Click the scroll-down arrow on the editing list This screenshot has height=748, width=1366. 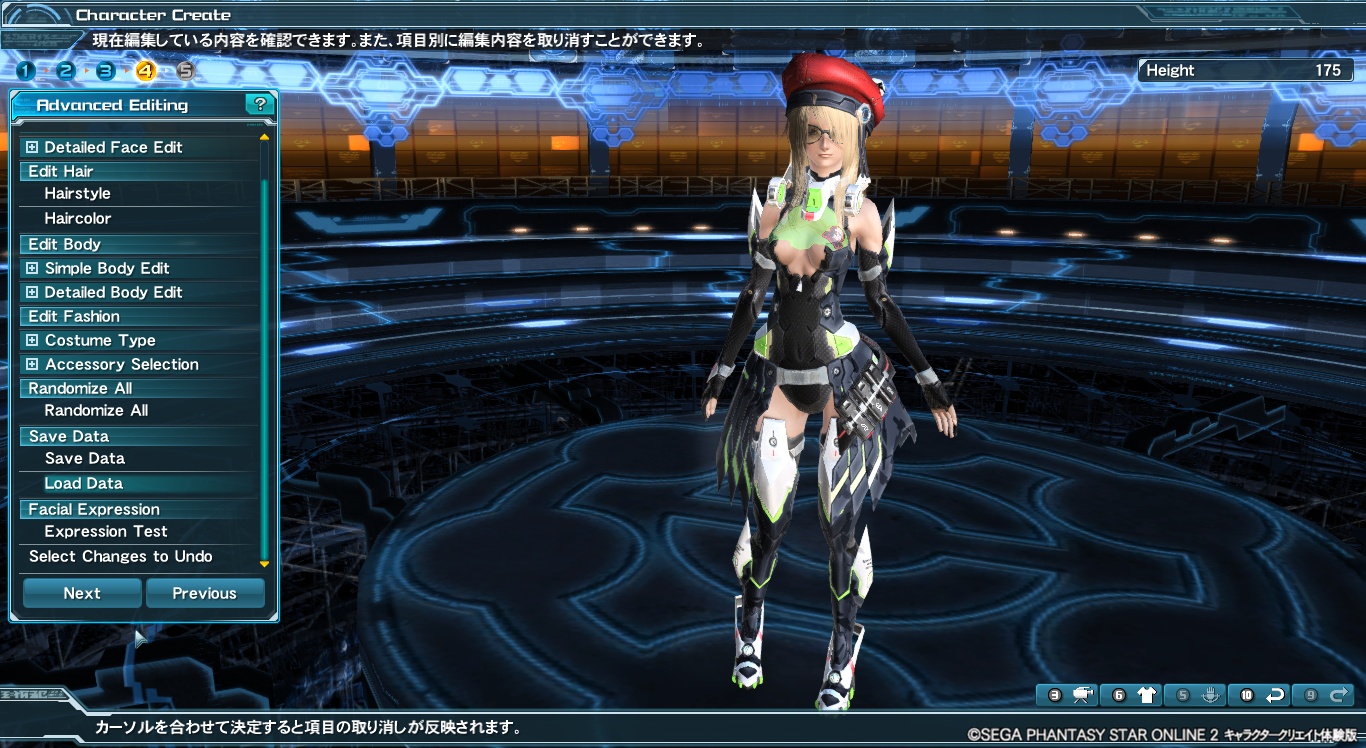coord(264,562)
